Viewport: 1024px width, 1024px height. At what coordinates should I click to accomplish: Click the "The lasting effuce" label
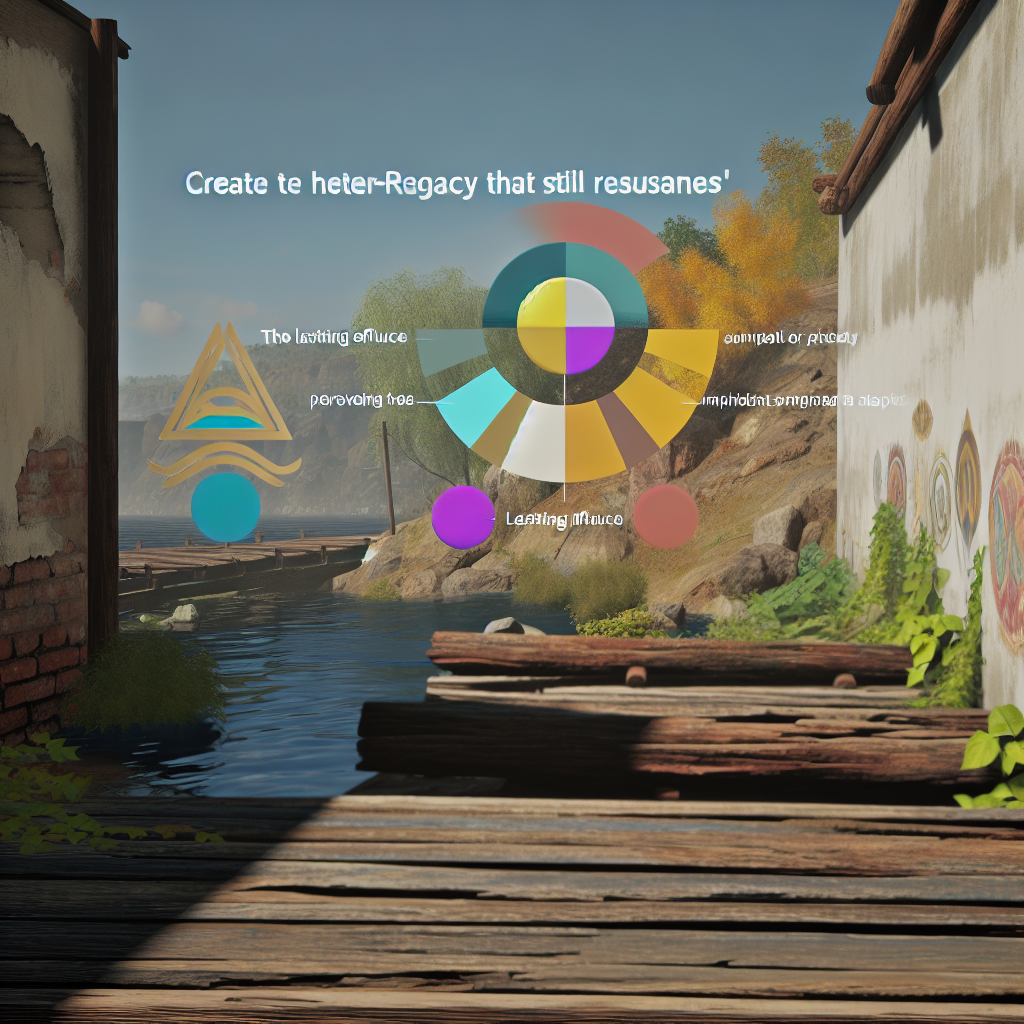pos(333,337)
